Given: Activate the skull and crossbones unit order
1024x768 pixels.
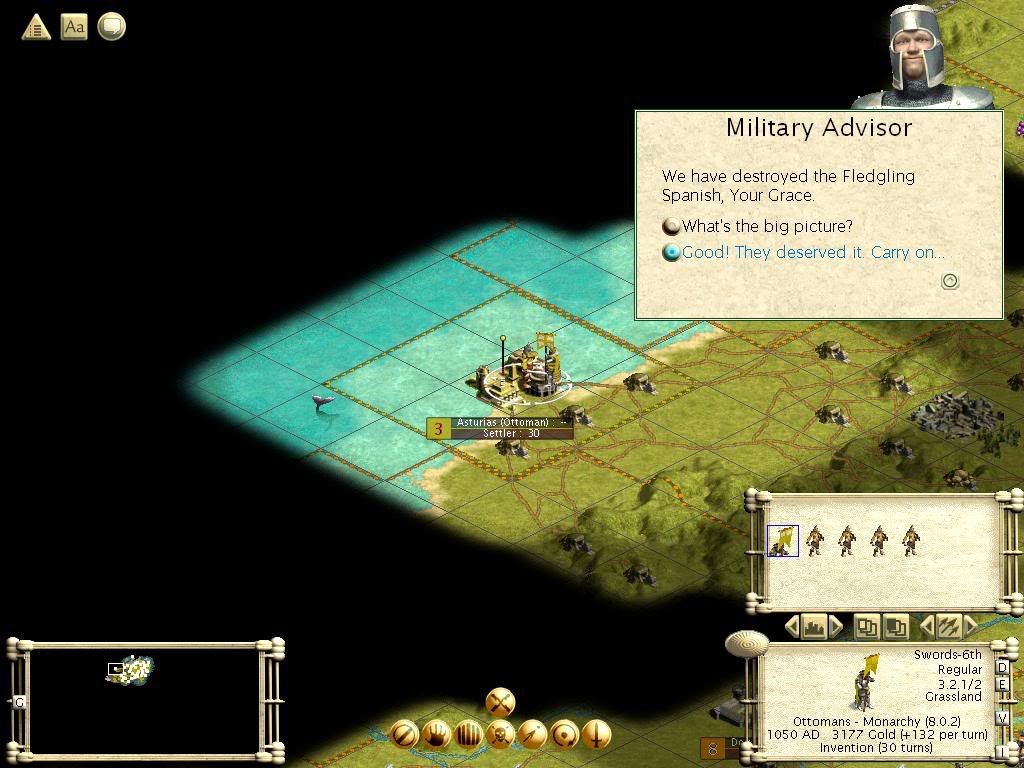Looking at the screenshot, I should coord(500,735).
